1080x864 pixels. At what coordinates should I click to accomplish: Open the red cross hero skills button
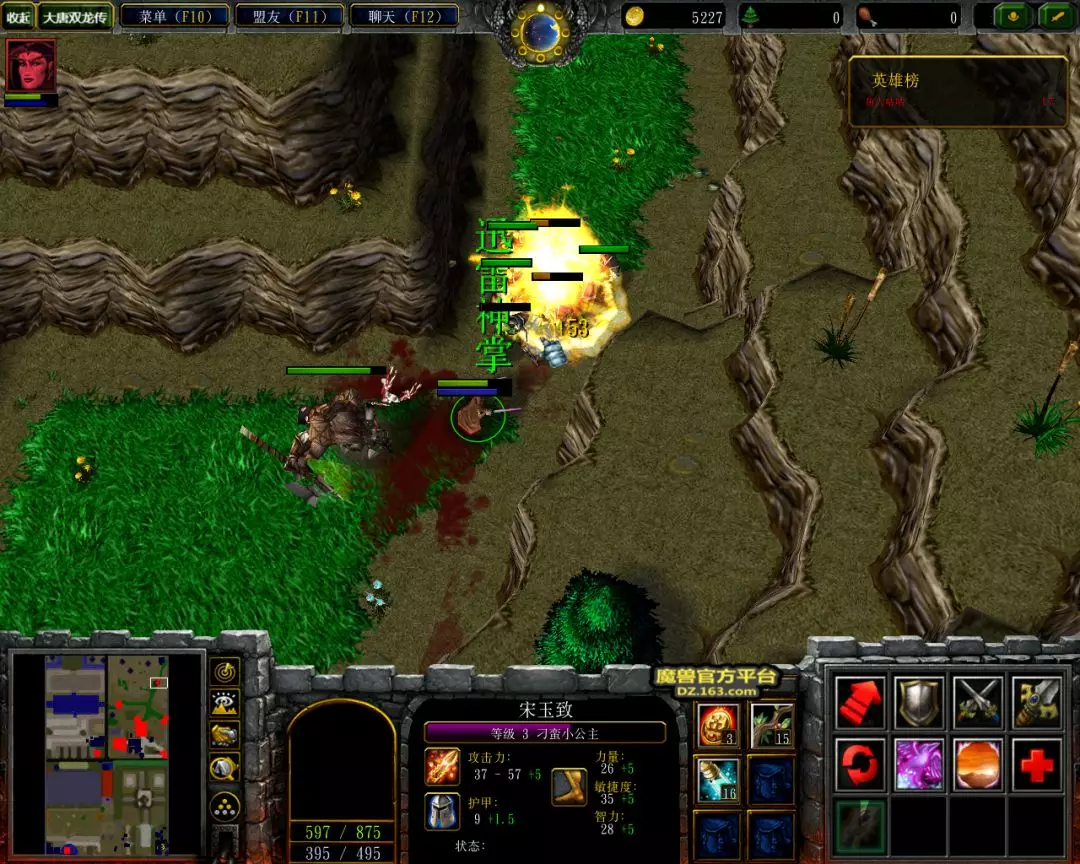click(x=1036, y=764)
